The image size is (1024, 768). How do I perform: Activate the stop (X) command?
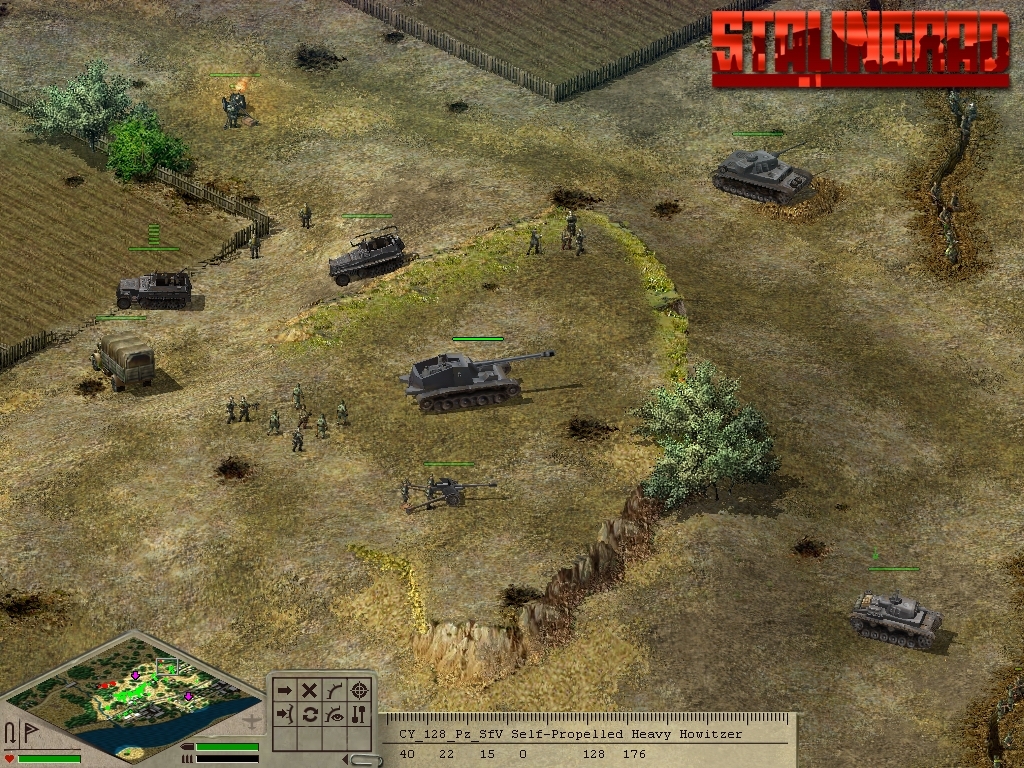pos(310,690)
